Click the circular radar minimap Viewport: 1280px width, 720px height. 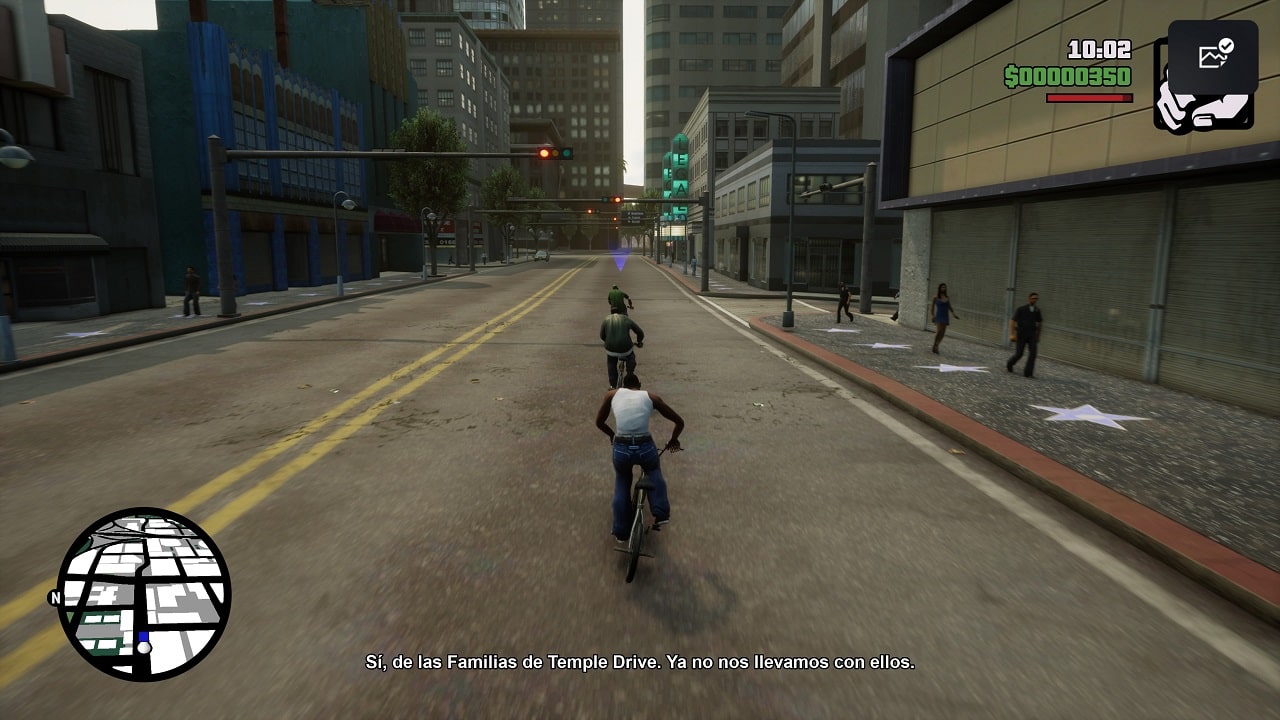(x=144, y=594)
